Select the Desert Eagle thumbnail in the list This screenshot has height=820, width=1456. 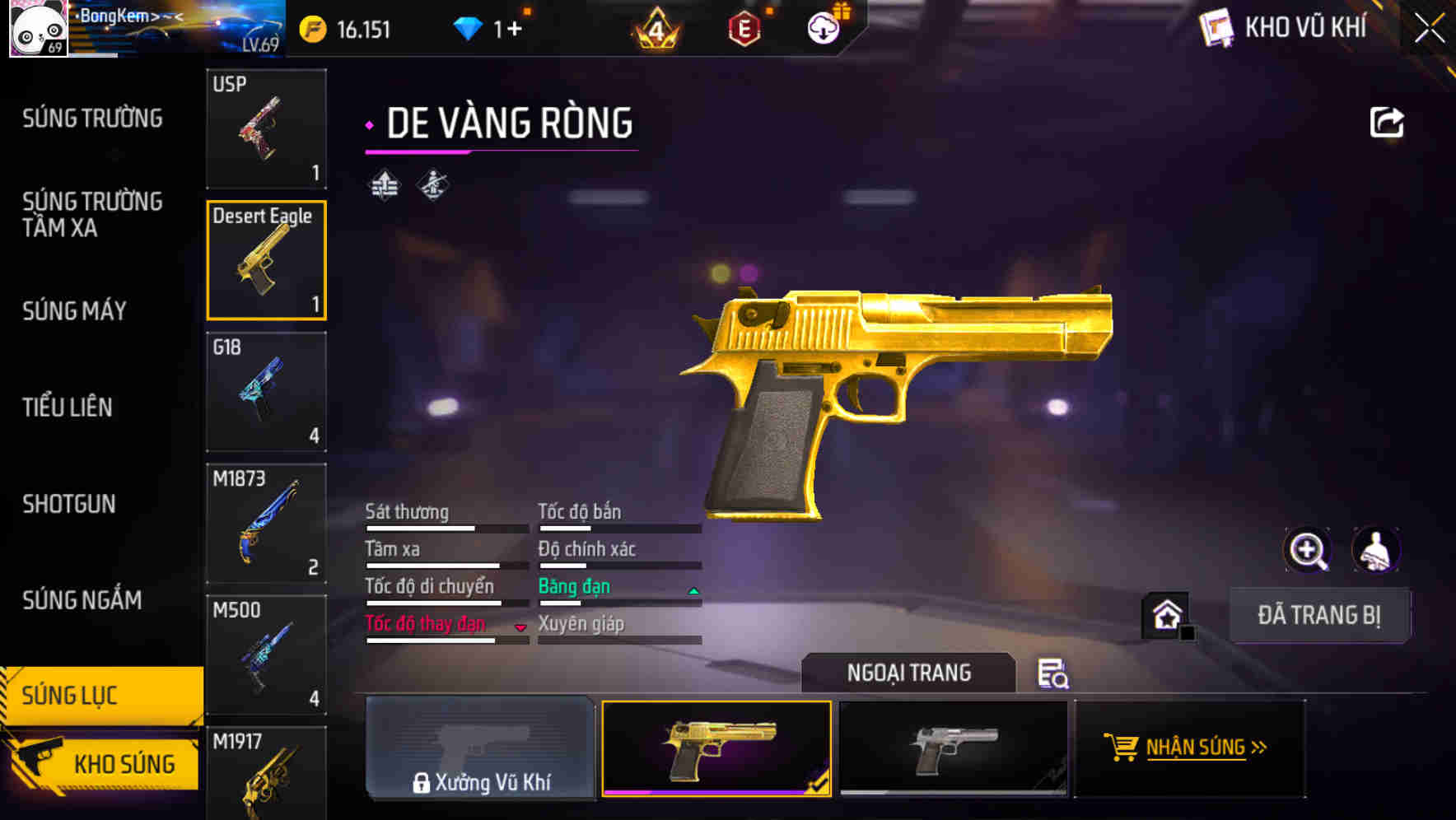click(266, 259)
